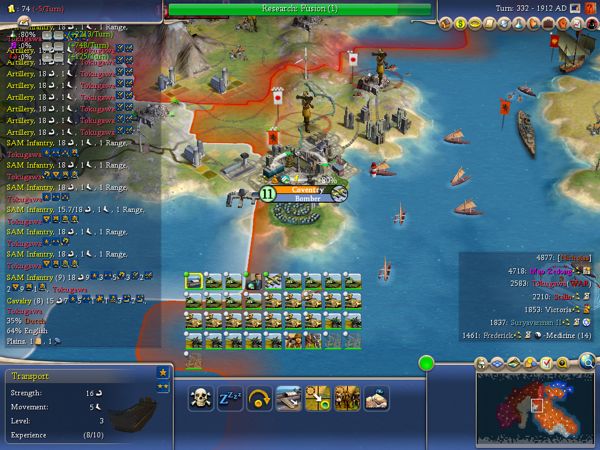
Task: Put the unit to sleep with Zzz button
Action: coord(231,398)
